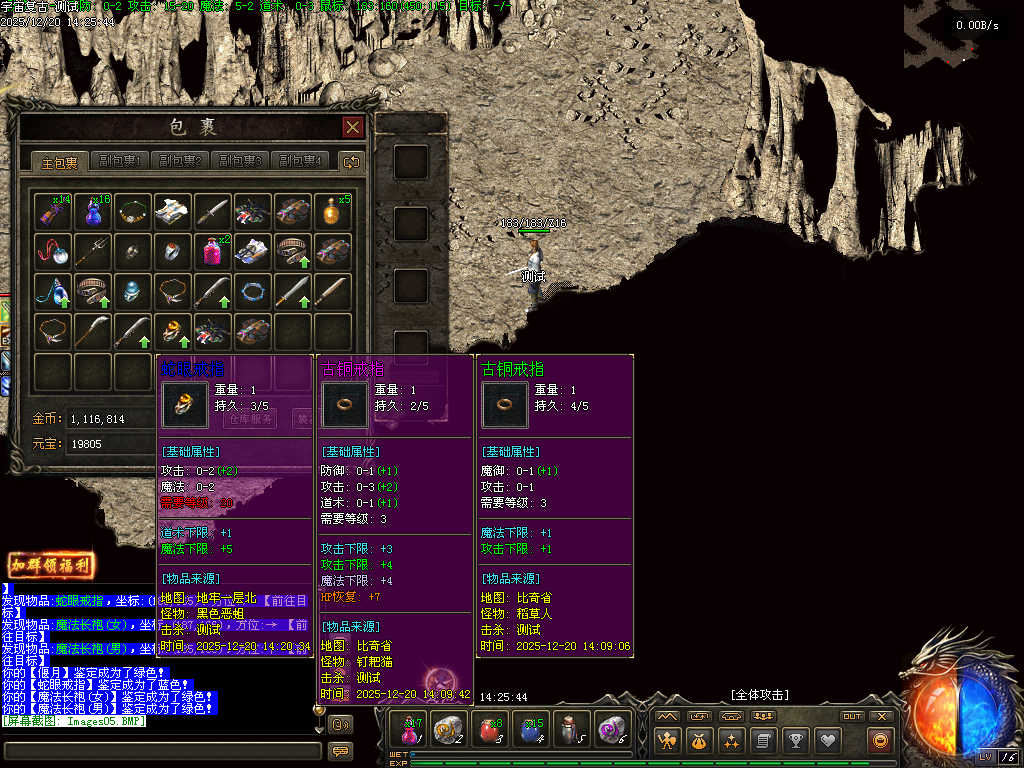Click the bag sort arrows button
The height and width of the screenshot is (768, 1024).
click(351, 162)
